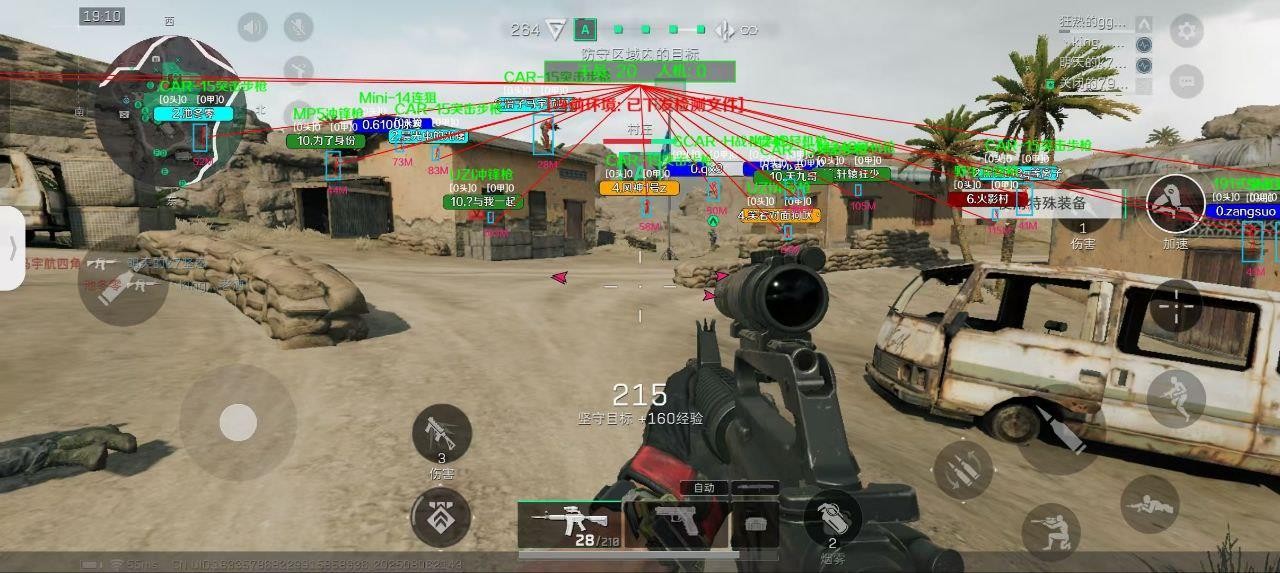The height and width of the screenshot is (573, 1280).
Task: Switch to the crouch stance button
Action: (1050, 531)
